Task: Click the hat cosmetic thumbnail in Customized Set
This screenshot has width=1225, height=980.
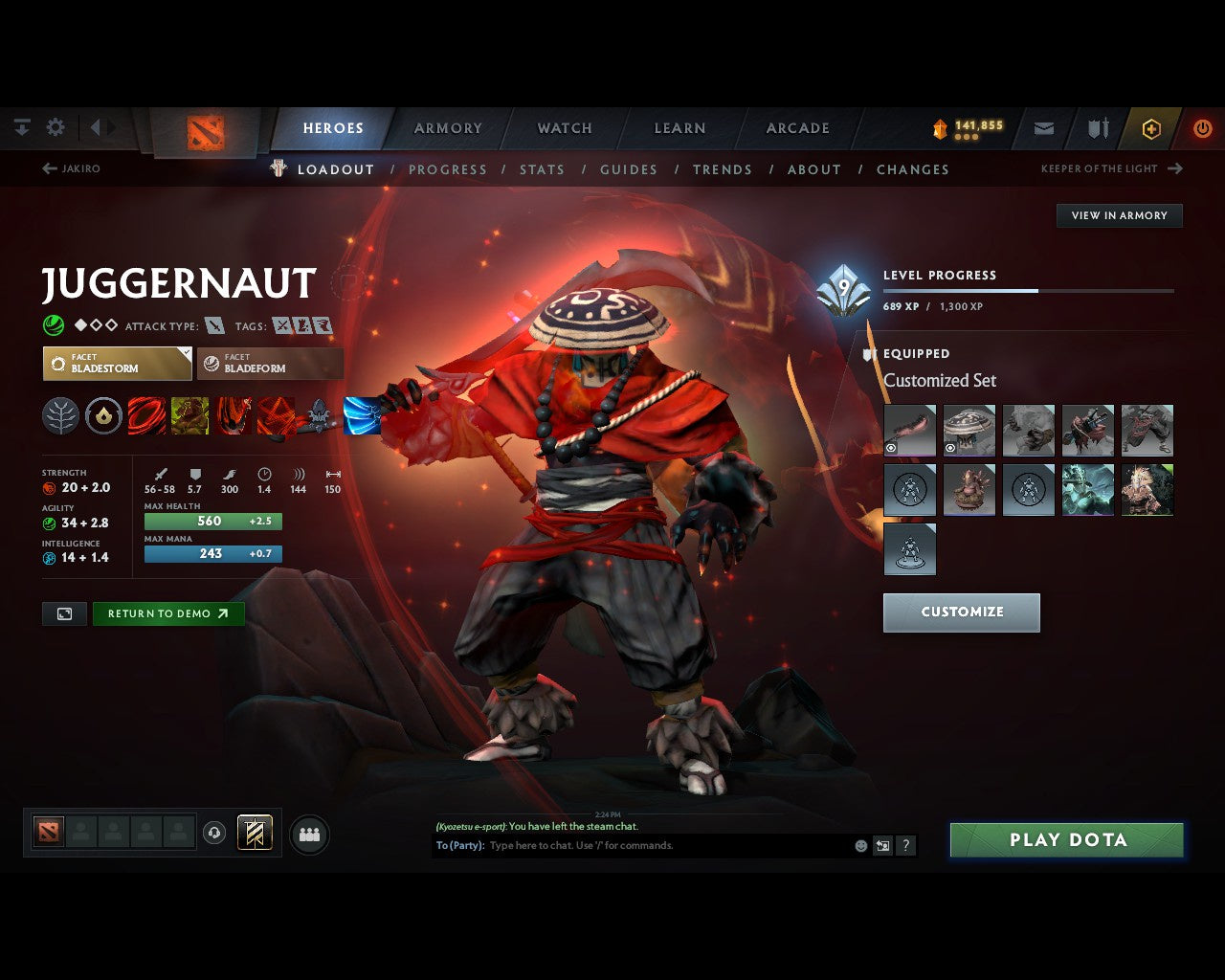Action: 969,431
